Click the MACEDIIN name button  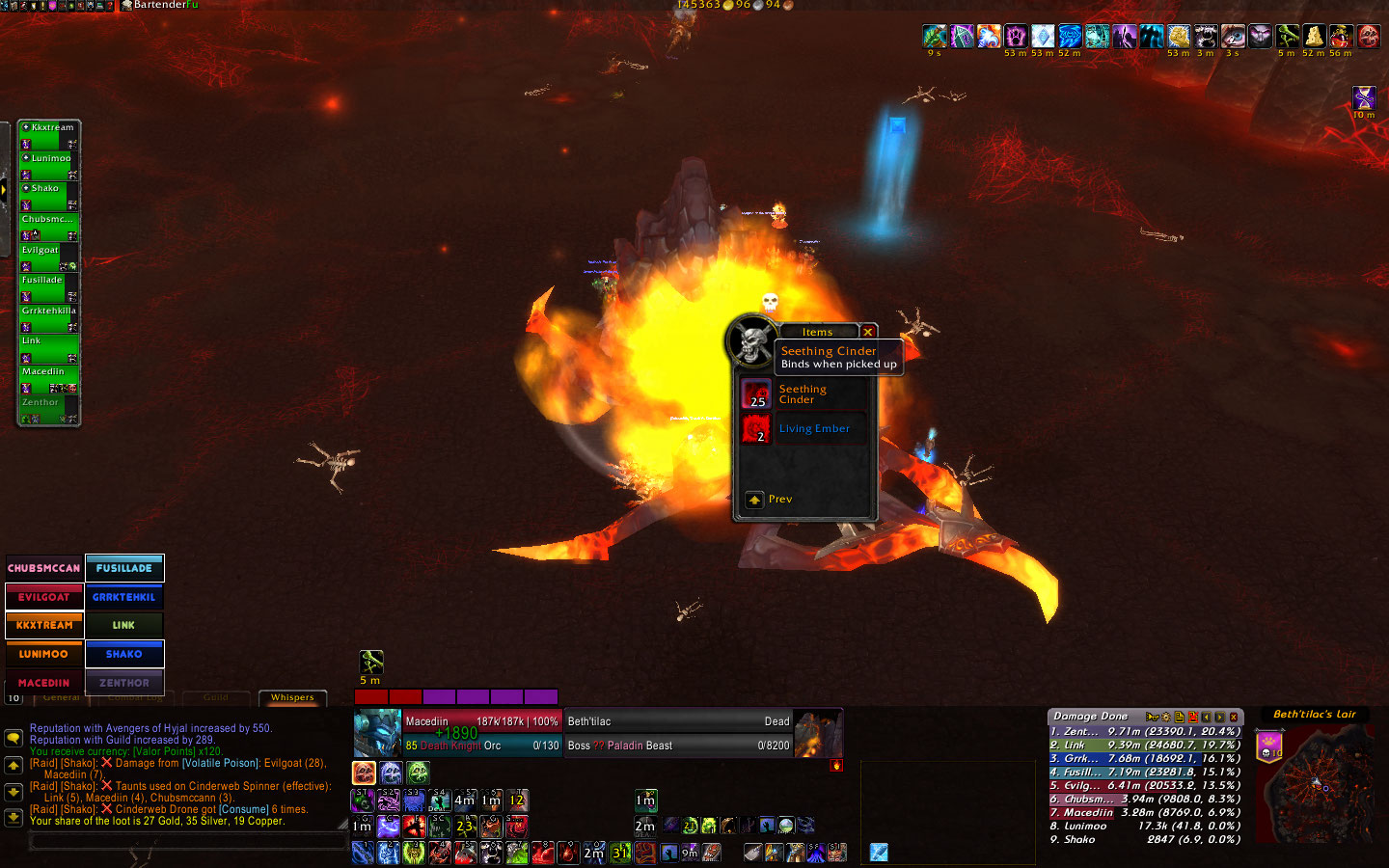coord(44,683)
